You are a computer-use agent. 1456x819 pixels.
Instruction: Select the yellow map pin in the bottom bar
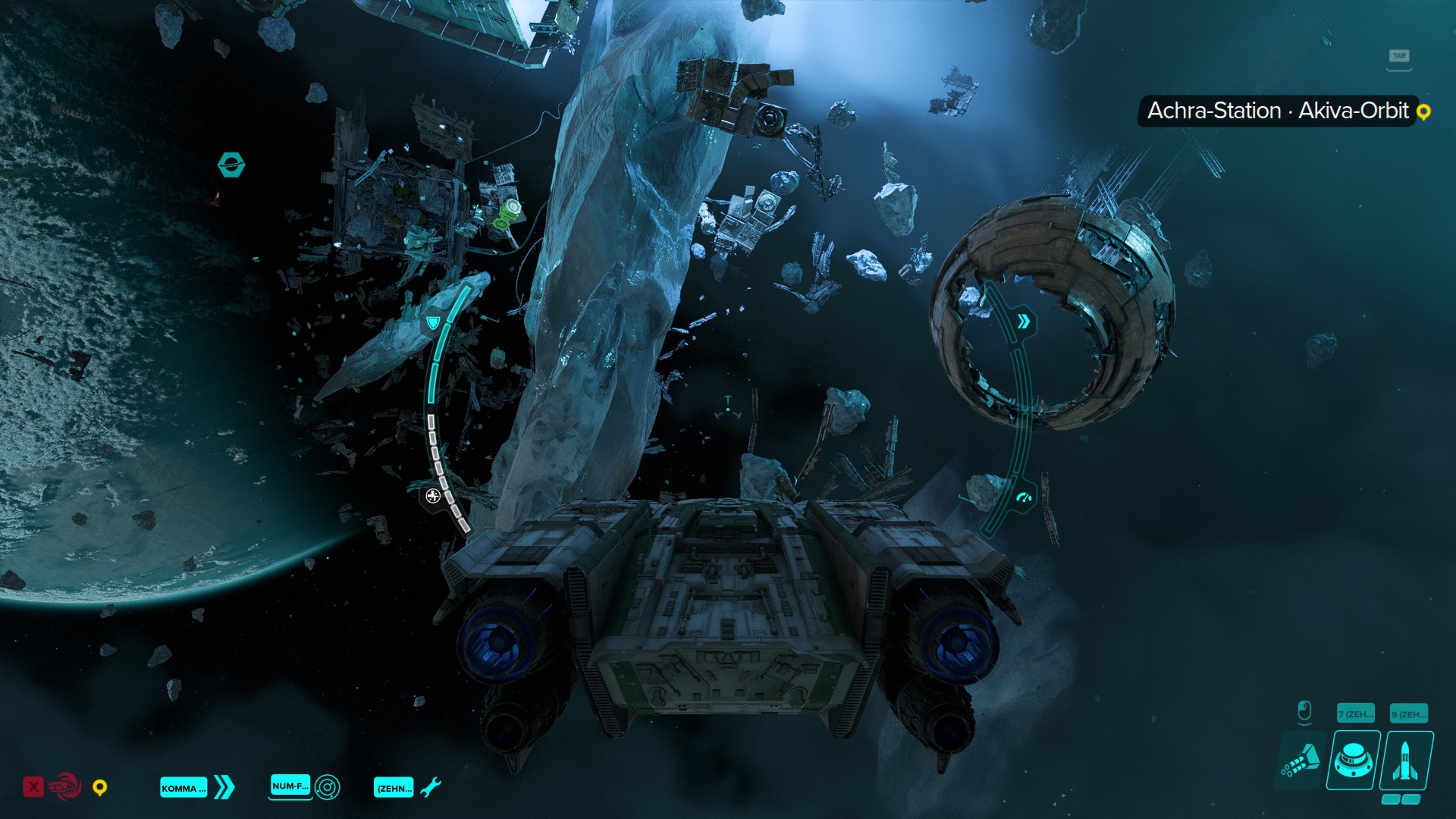[99, 788]
